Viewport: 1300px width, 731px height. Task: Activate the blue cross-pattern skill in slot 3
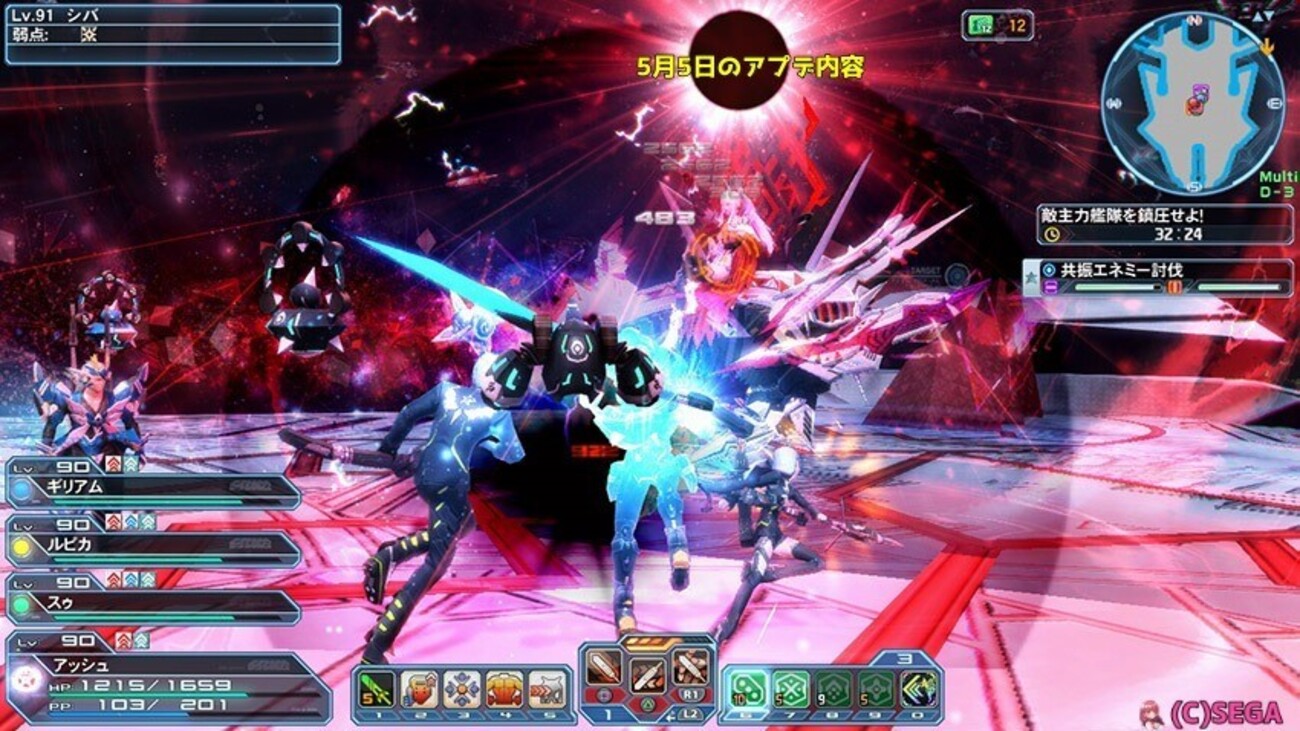(x=462, y=689)
